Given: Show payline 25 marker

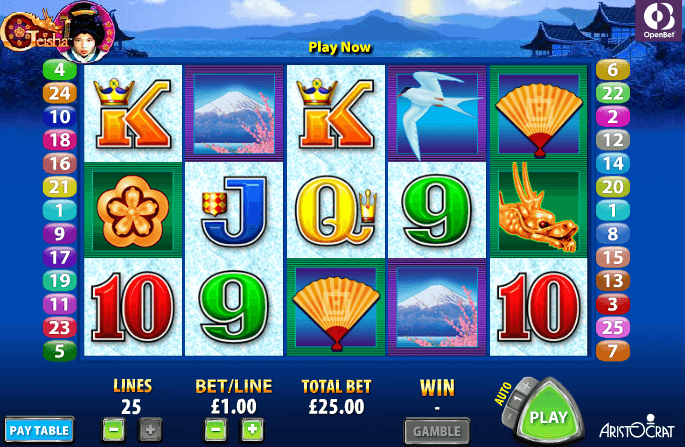Looking at the screenshot, I should click(612, 326).
